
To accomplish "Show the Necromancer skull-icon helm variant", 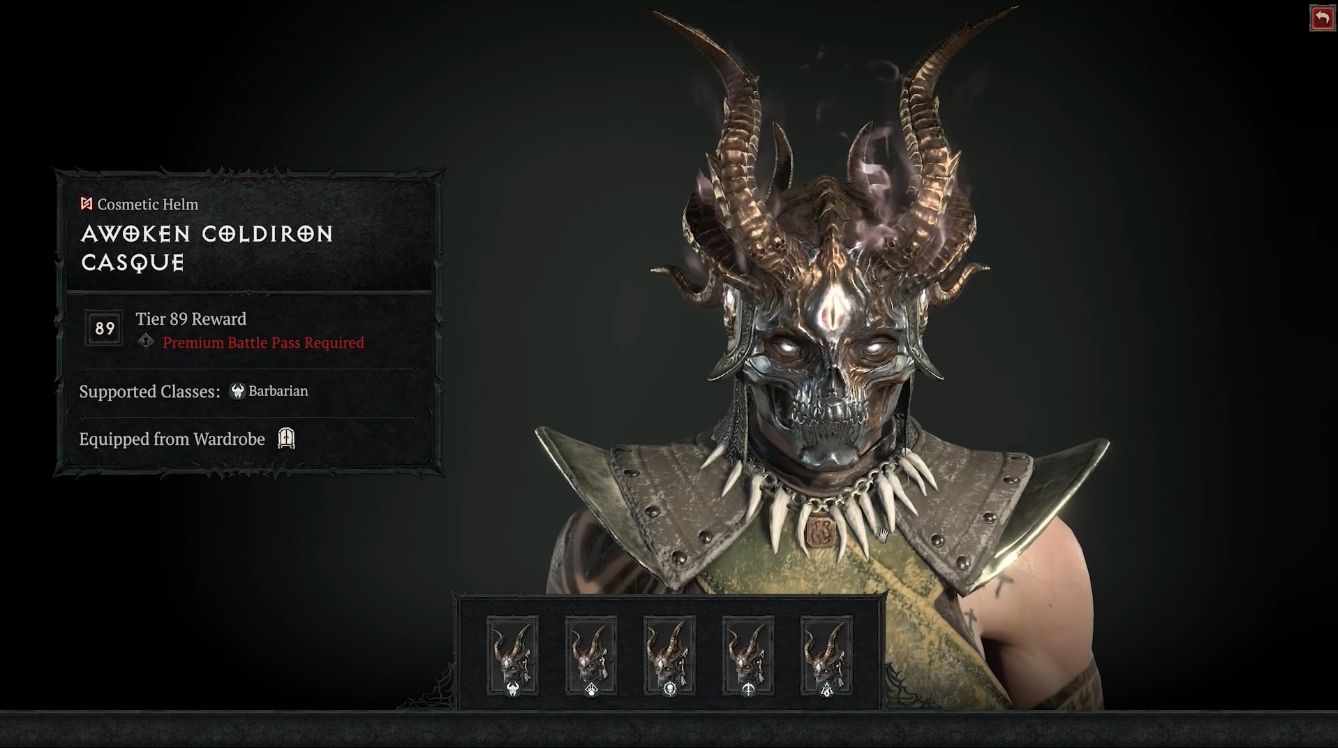I will point(669,655).
